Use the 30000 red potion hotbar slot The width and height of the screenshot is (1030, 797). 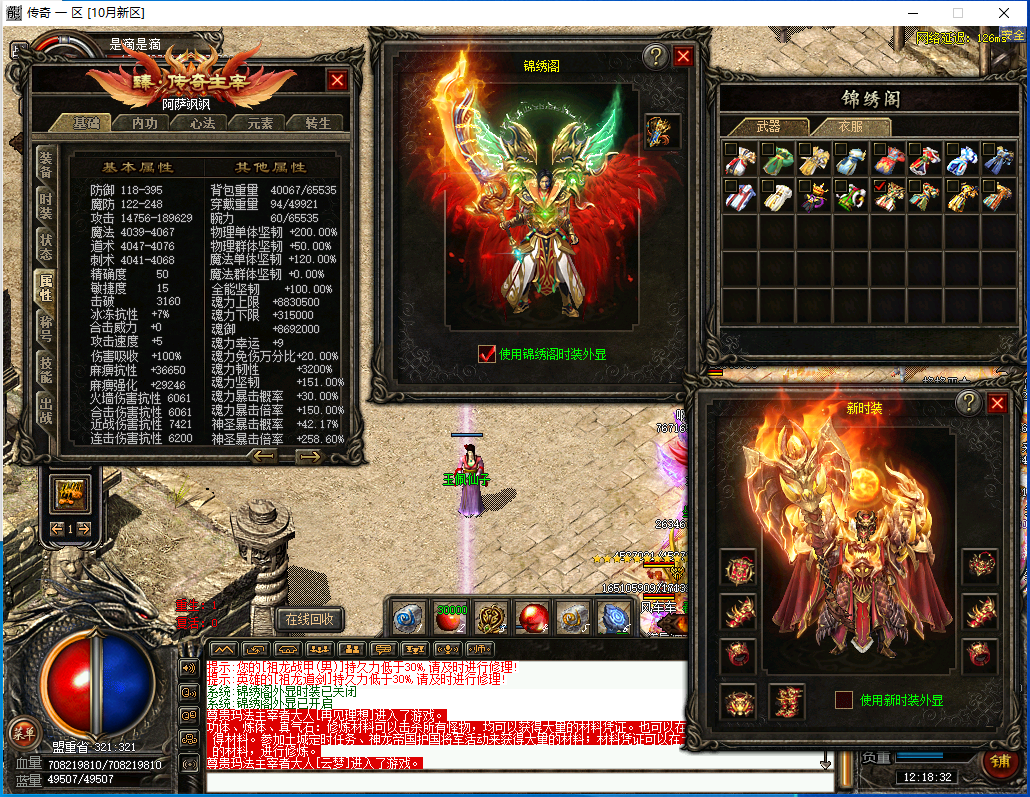[451, 618]
